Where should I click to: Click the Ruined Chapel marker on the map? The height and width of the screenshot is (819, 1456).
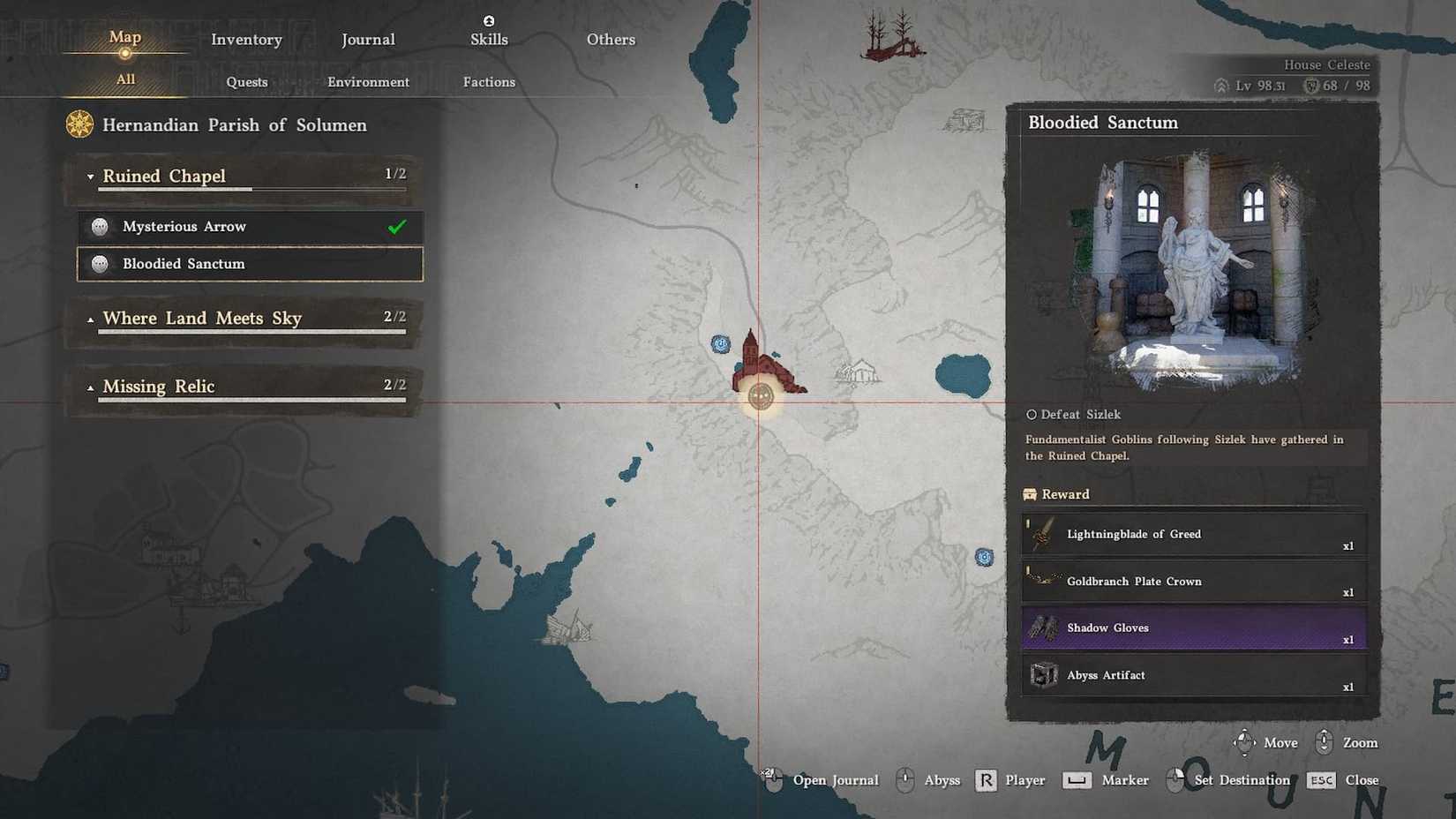pos(761,396)
